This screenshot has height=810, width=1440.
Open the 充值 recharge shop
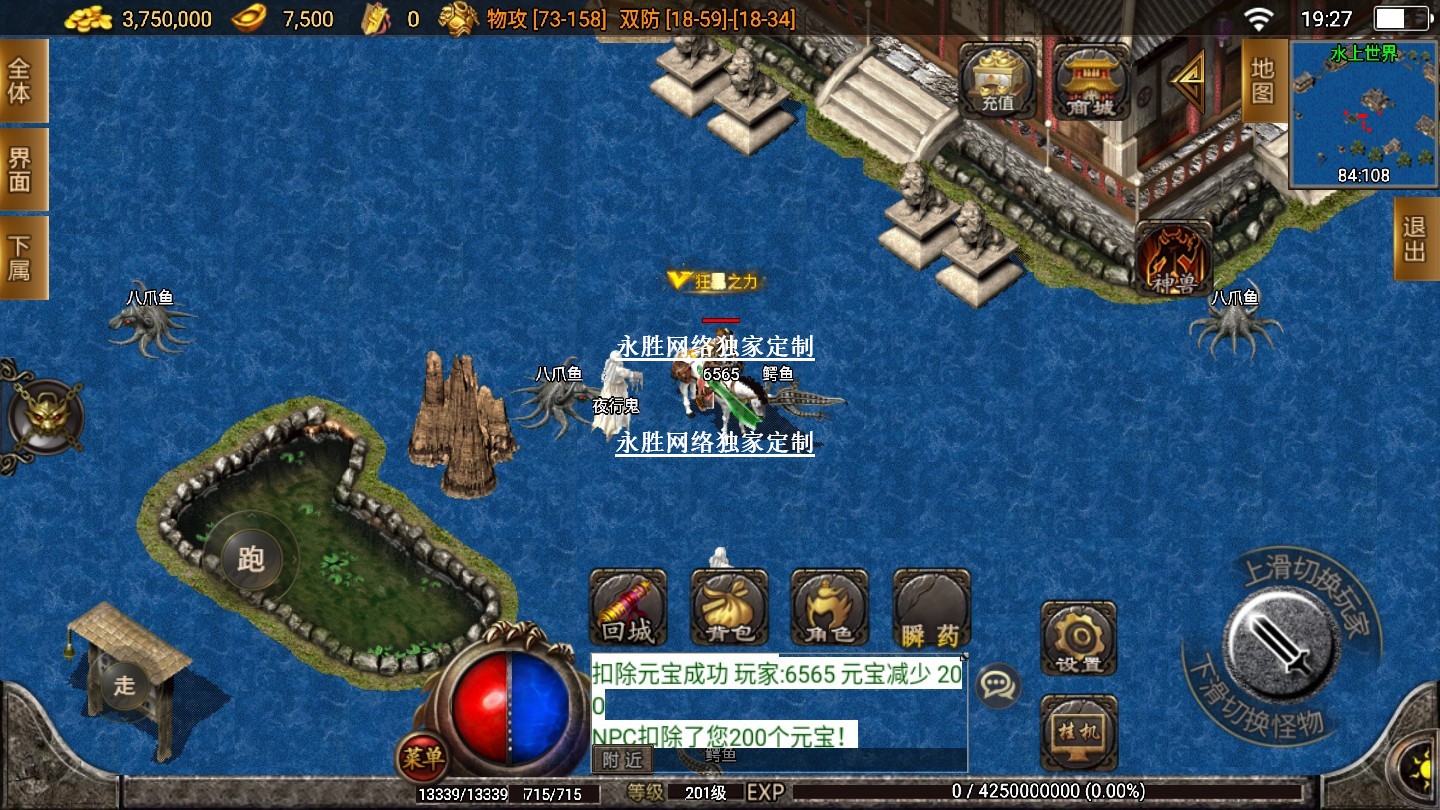click(998, 81)
